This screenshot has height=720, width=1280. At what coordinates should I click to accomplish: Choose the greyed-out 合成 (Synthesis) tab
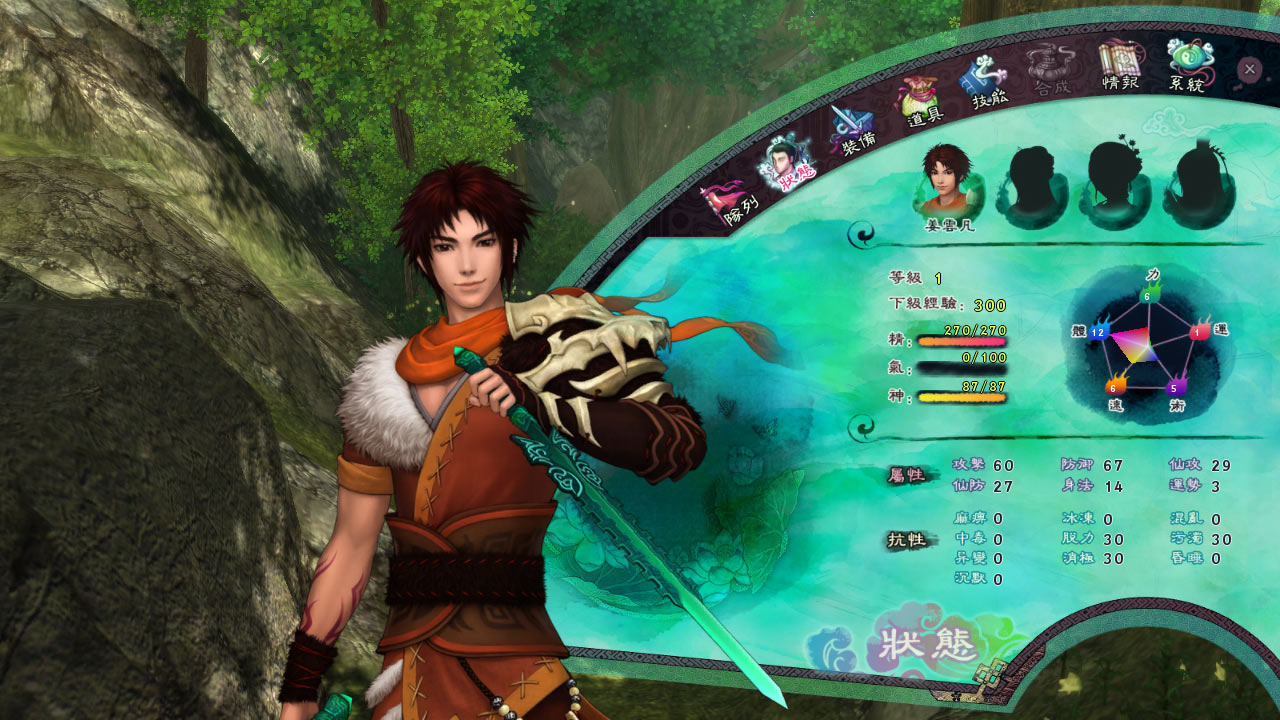[1051, 72]
